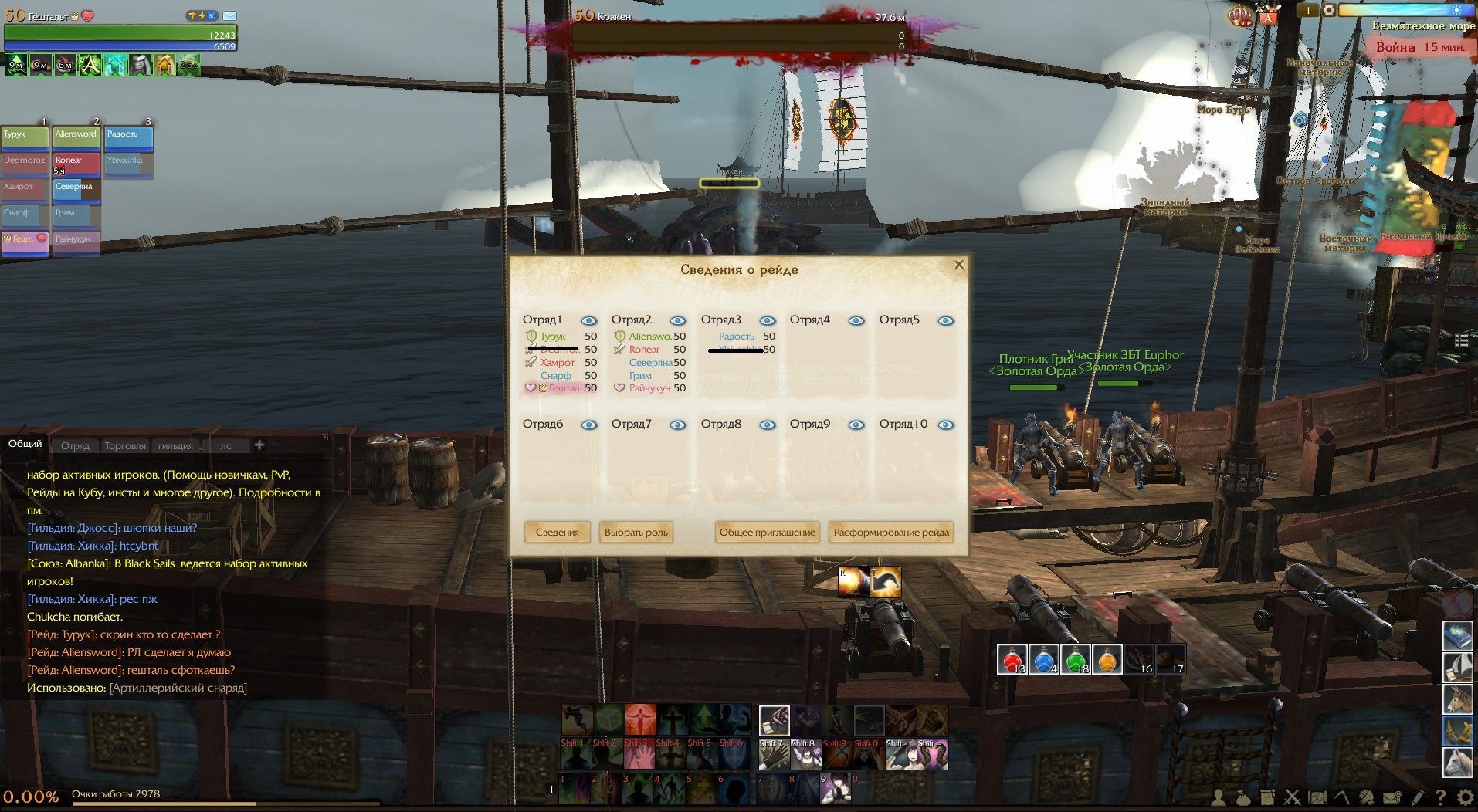Switch to the Общий chat tab

coord(25,444)
